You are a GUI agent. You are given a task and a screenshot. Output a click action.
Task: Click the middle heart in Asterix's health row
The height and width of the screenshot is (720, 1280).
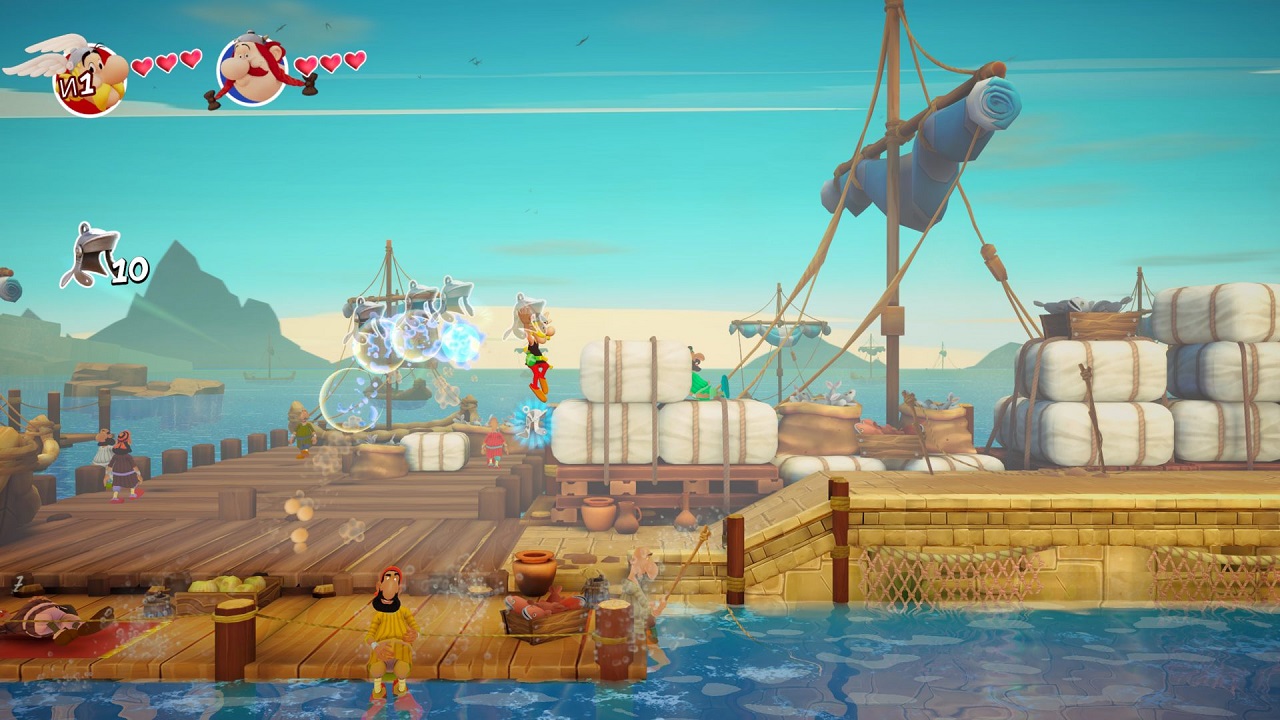(164, 62)
